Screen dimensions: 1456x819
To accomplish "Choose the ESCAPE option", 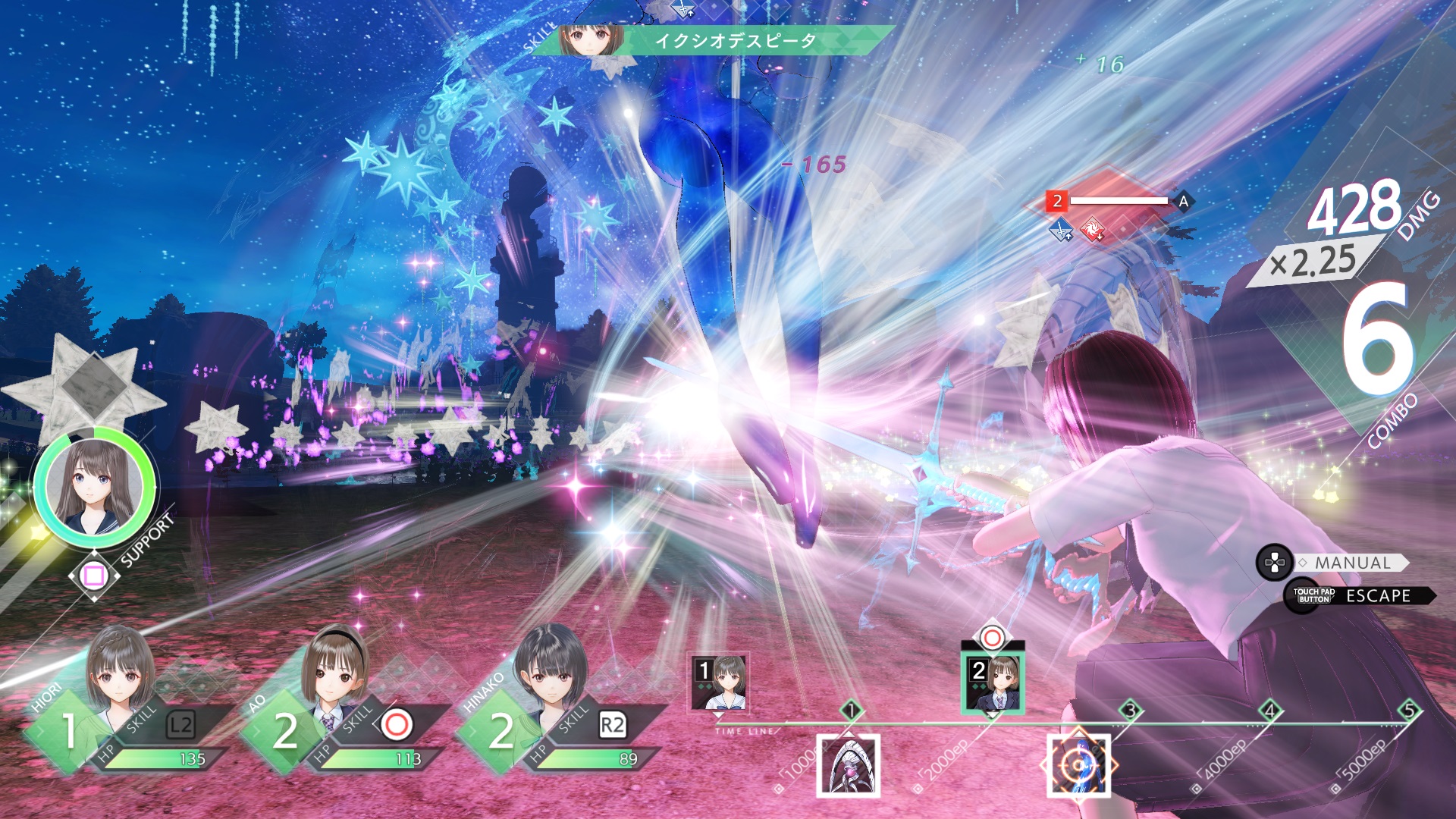I will pyautogui.click(x=1377, y=596).
